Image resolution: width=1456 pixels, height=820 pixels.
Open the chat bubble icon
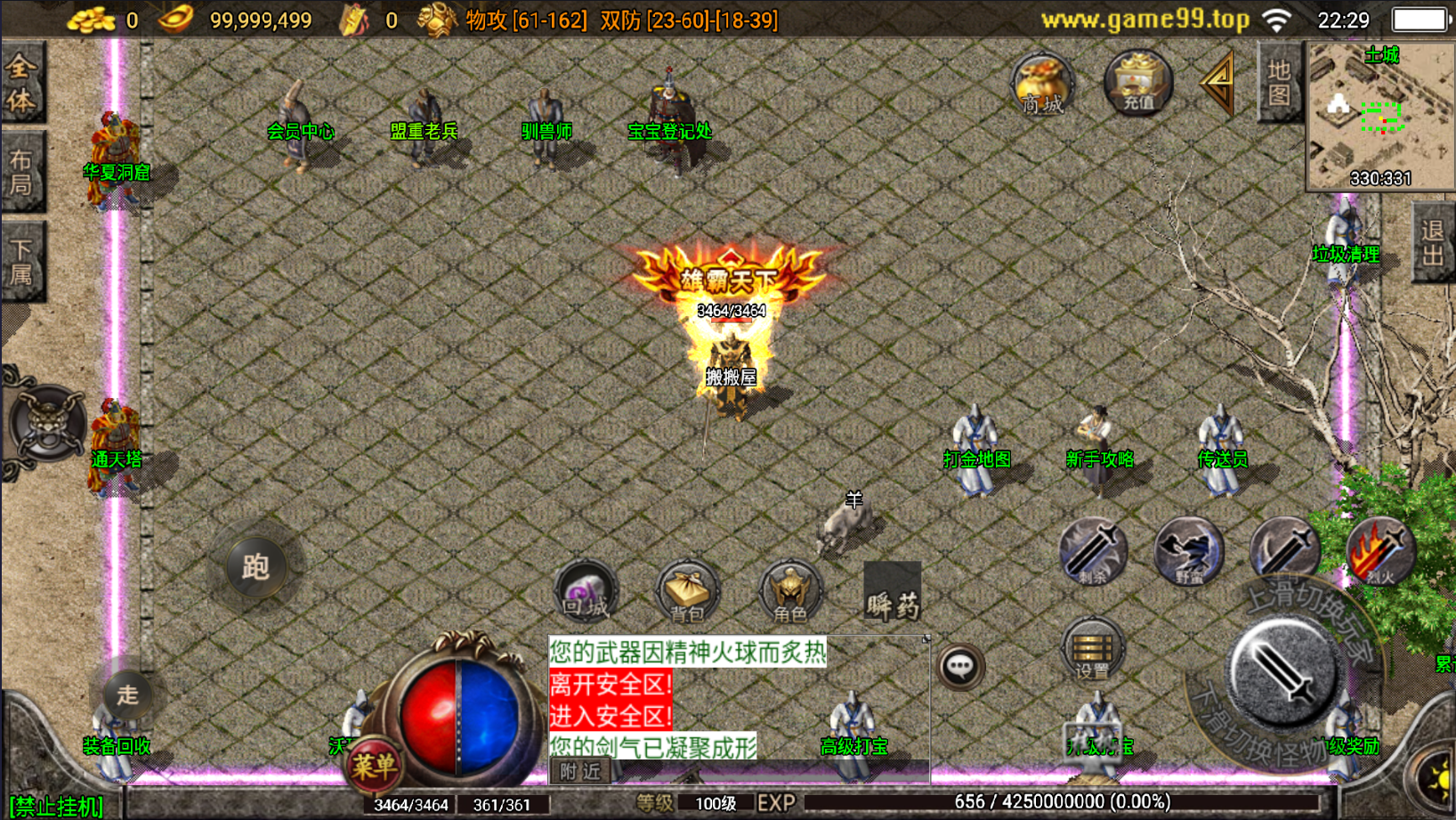coord(961,667)
